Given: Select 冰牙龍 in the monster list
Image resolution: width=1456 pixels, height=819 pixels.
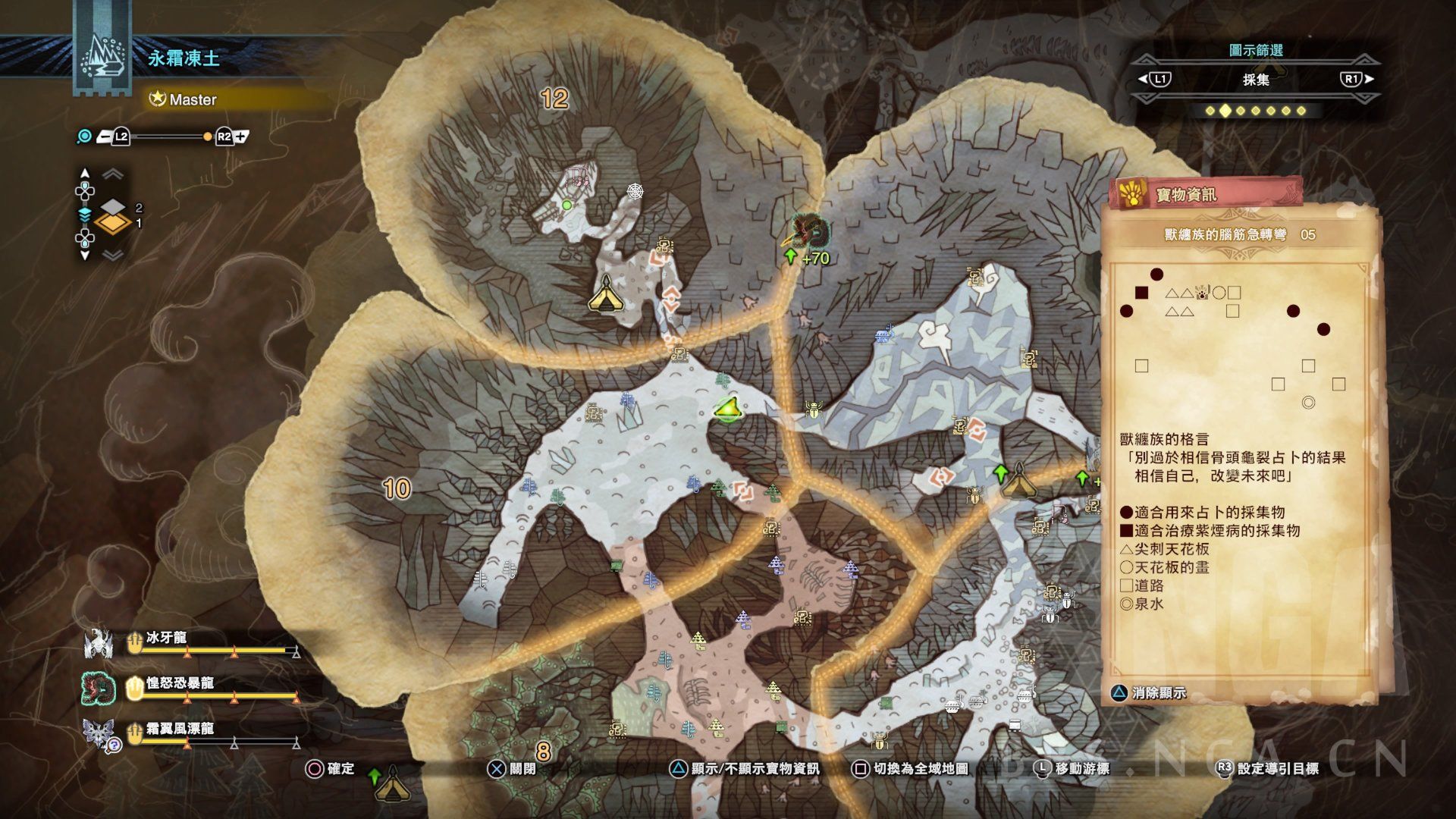Looking at the screenshot, I should pos(166,639).
